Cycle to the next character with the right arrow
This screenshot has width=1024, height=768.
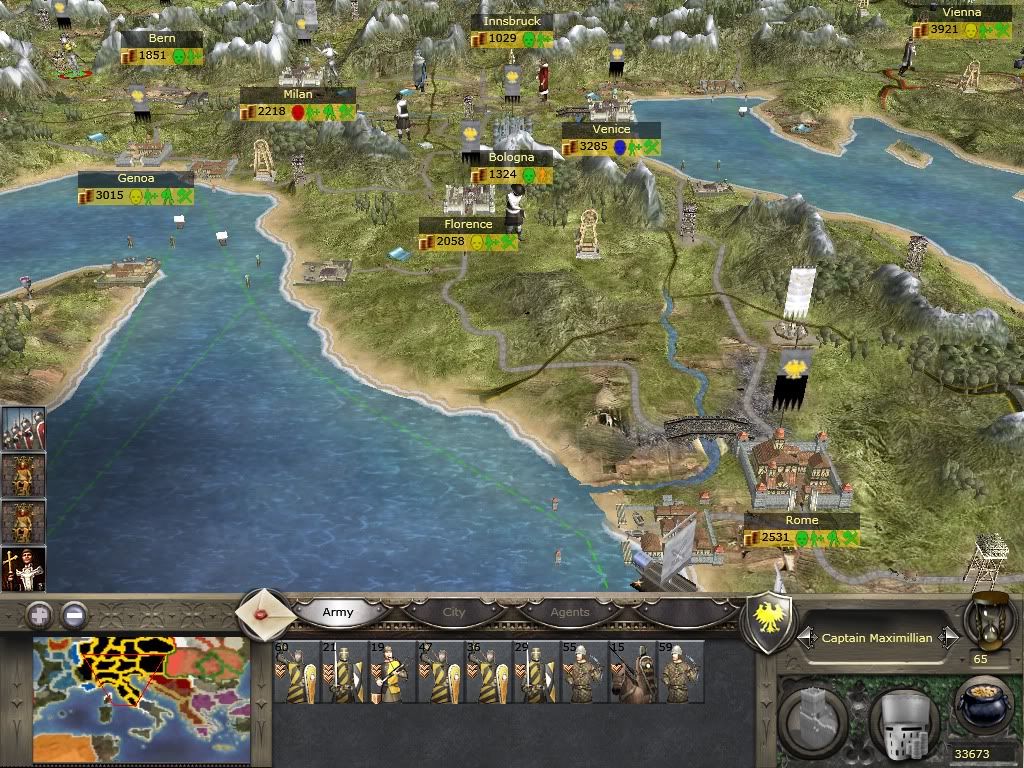(x=951, y=637)
